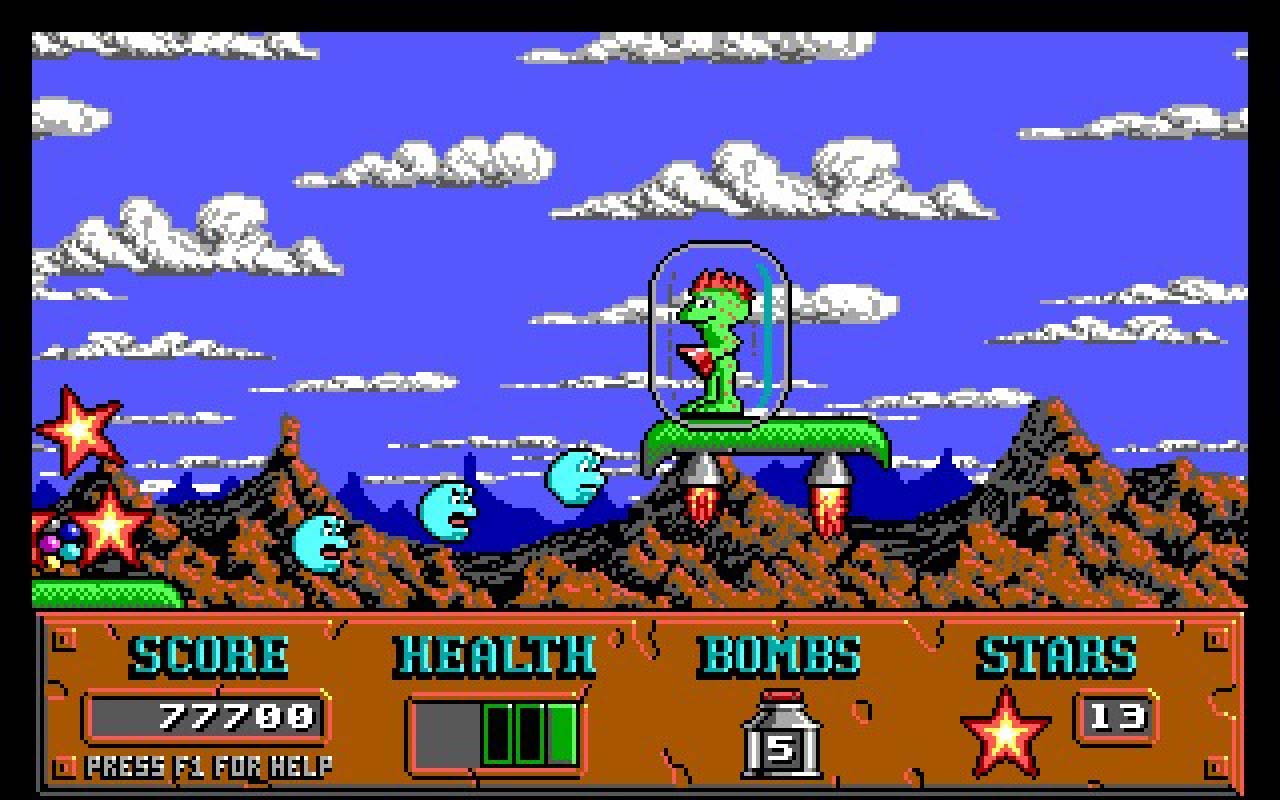This screenshot has width=1280, height=800.
Task: Select the HEALTH heading in the HUD
Action: (495, 656)
